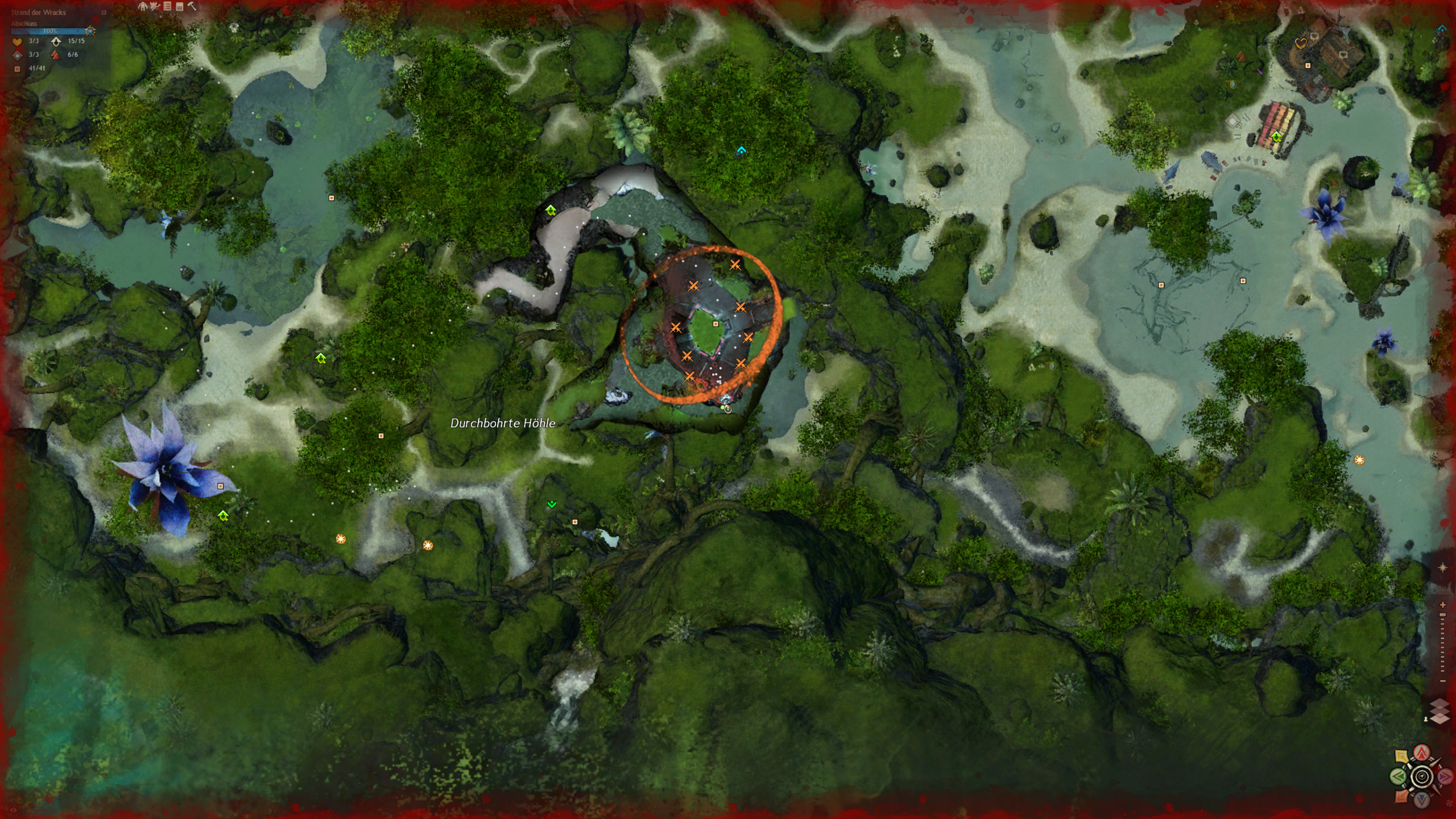
Task: Select the gold renown heart map marker
Action: coord(1300,43)
